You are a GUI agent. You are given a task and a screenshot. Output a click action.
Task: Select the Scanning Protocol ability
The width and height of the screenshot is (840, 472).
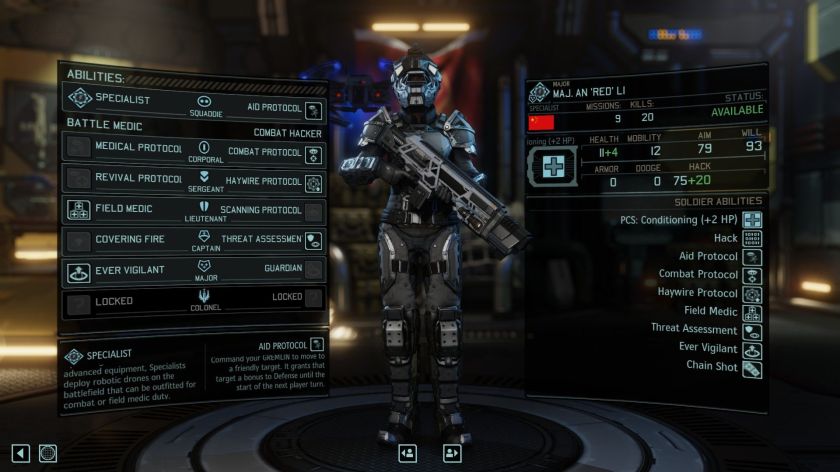click(x=264, y=212)
